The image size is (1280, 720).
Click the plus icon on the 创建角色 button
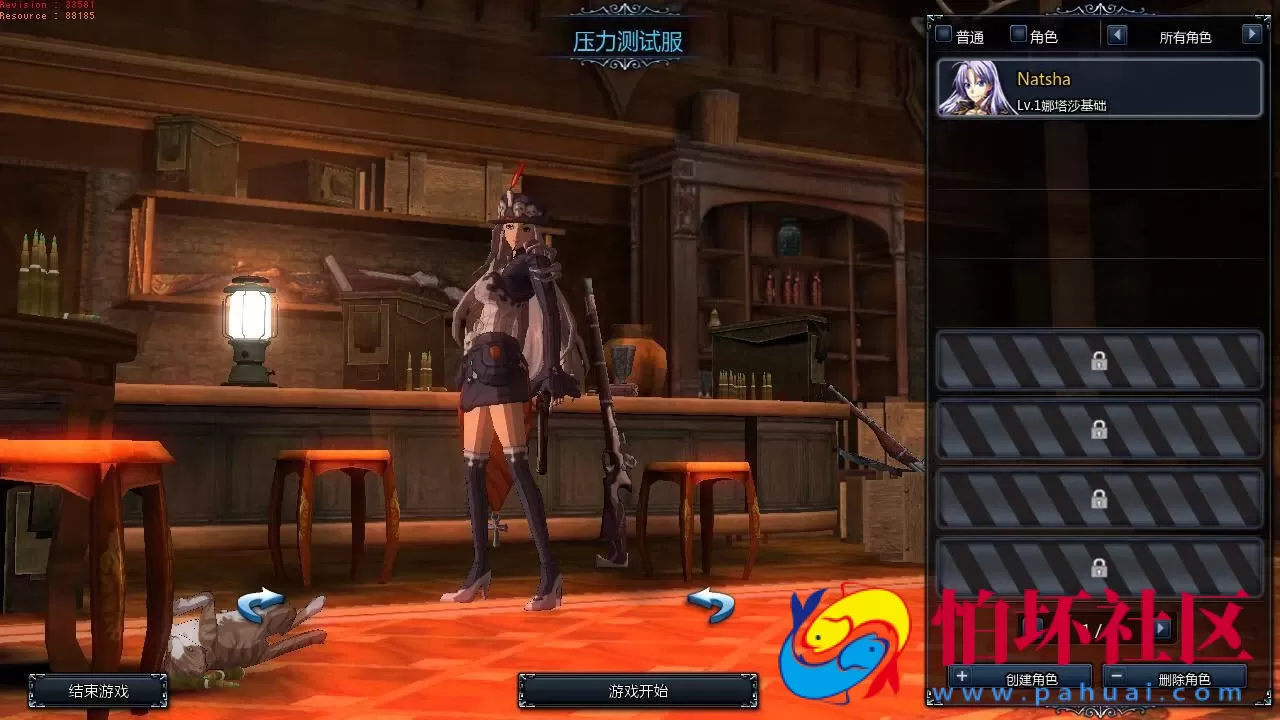coord(961,676)
